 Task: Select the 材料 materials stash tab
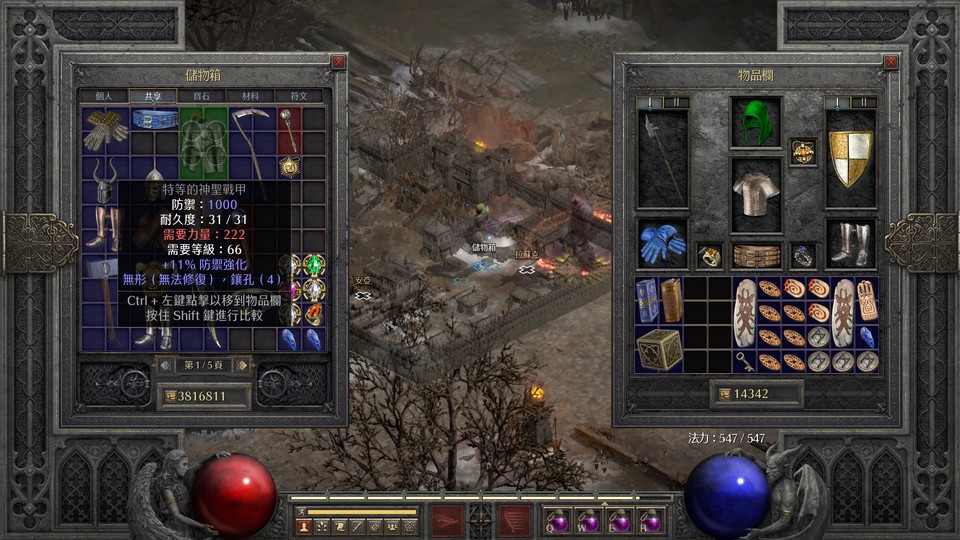[249, 96]
